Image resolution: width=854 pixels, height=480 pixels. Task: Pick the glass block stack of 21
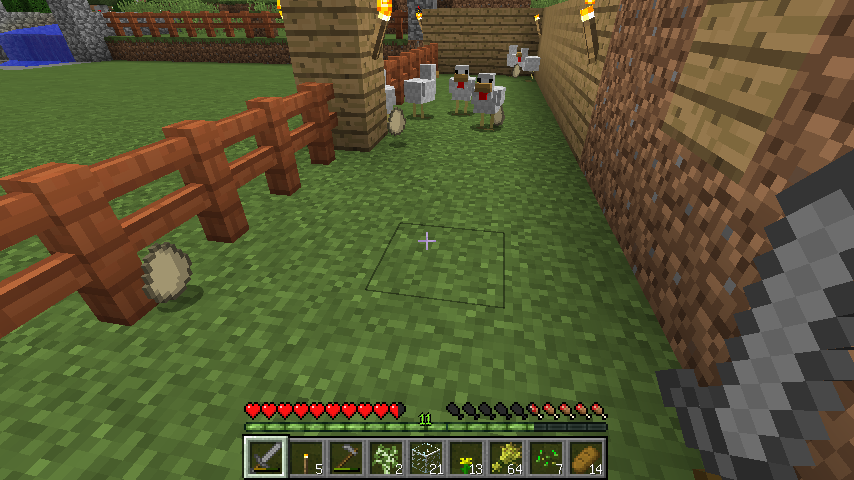pos(426,457)
